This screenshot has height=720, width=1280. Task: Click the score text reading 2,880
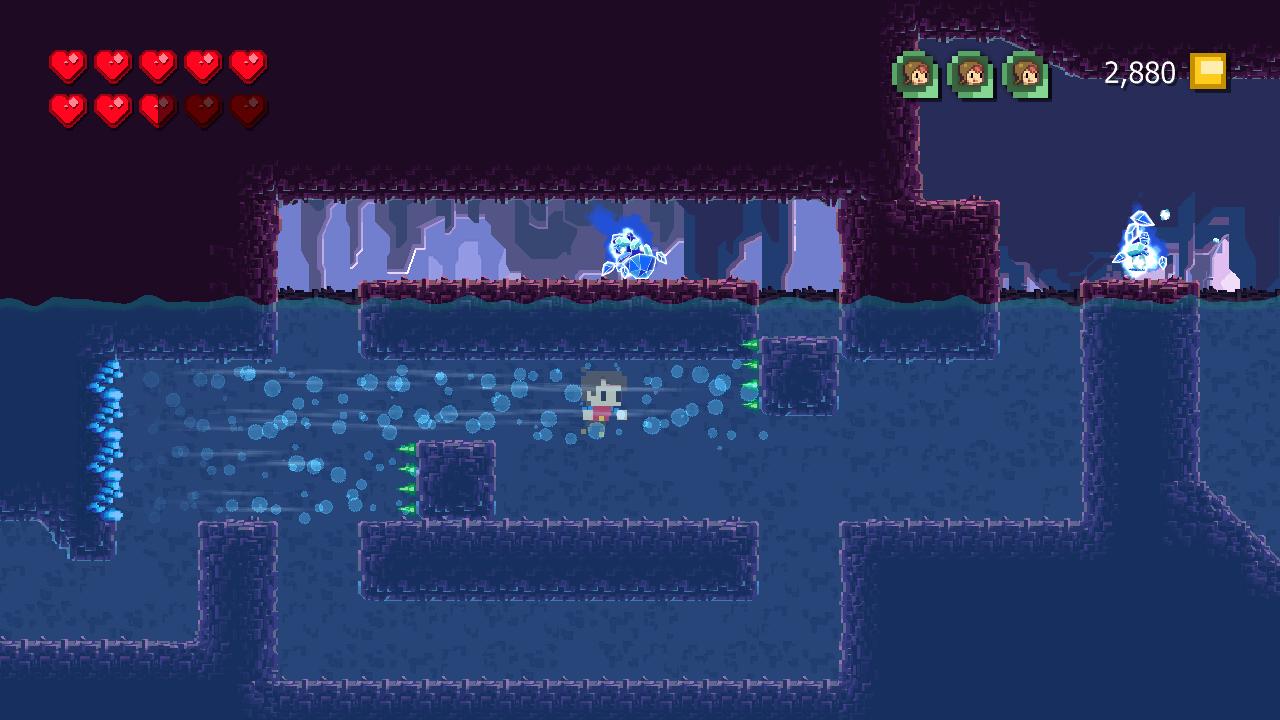point(1138,72)
